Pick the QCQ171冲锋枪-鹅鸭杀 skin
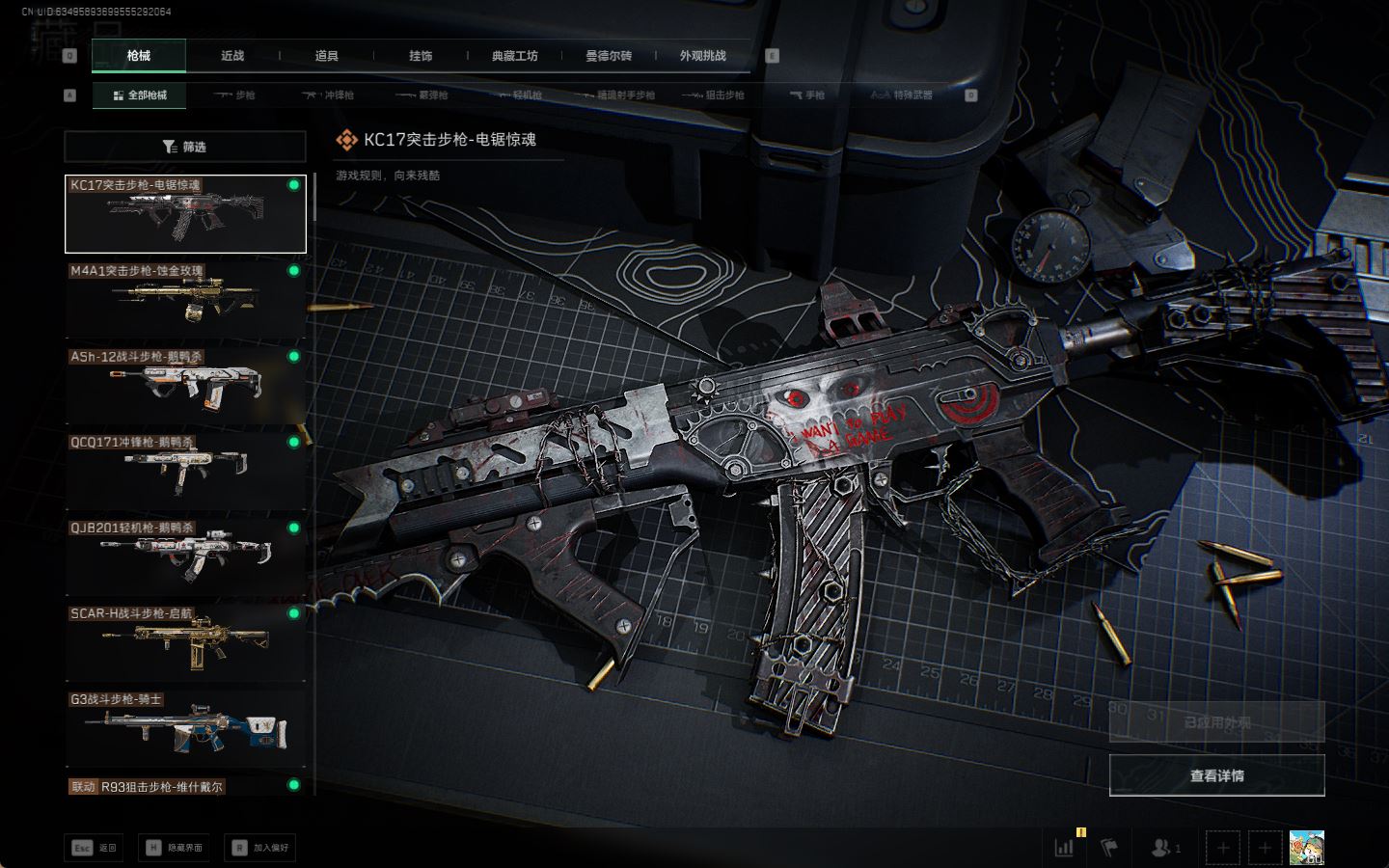Viewport: 1389px width, 868px height. click(185, 471)
